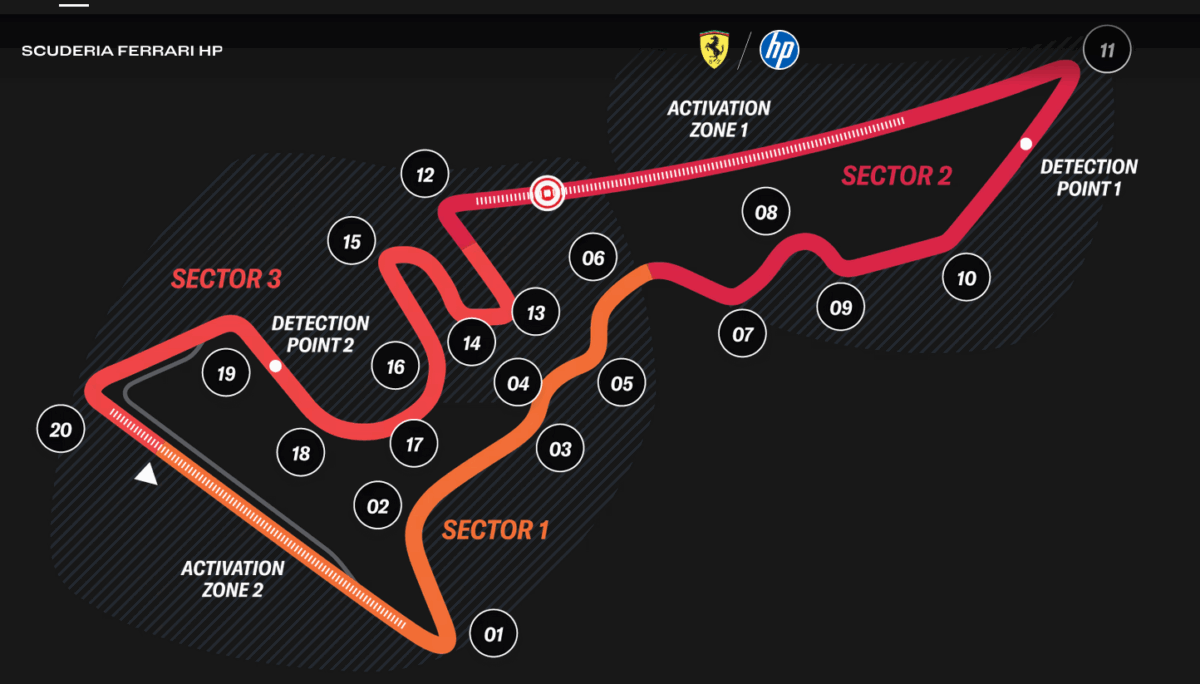Viewport: 1200px width, 684px height.
Task: Choose the turn 07 marker
Action: (x=742, y=334)
